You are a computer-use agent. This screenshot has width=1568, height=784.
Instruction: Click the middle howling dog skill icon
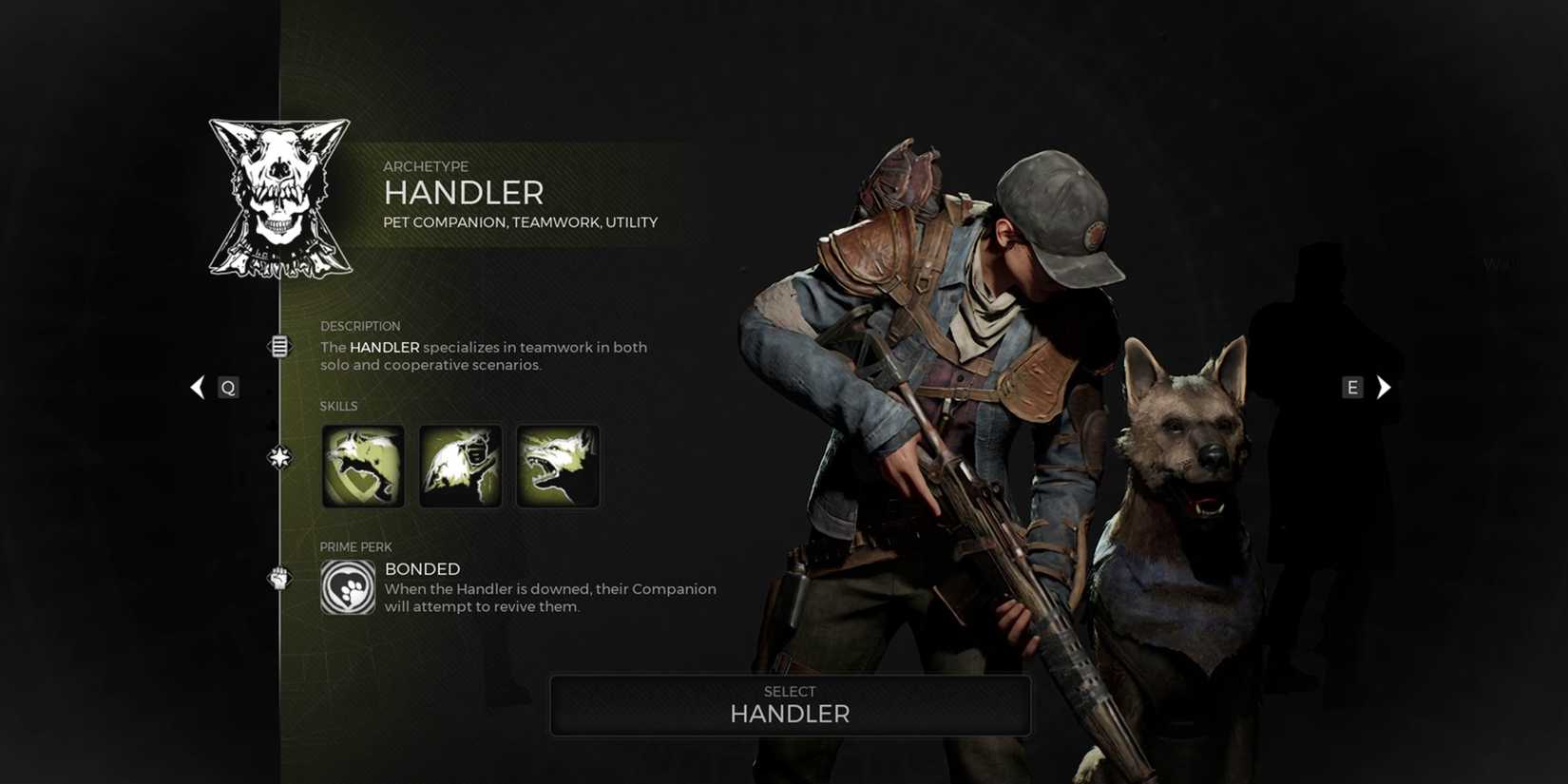460,466
